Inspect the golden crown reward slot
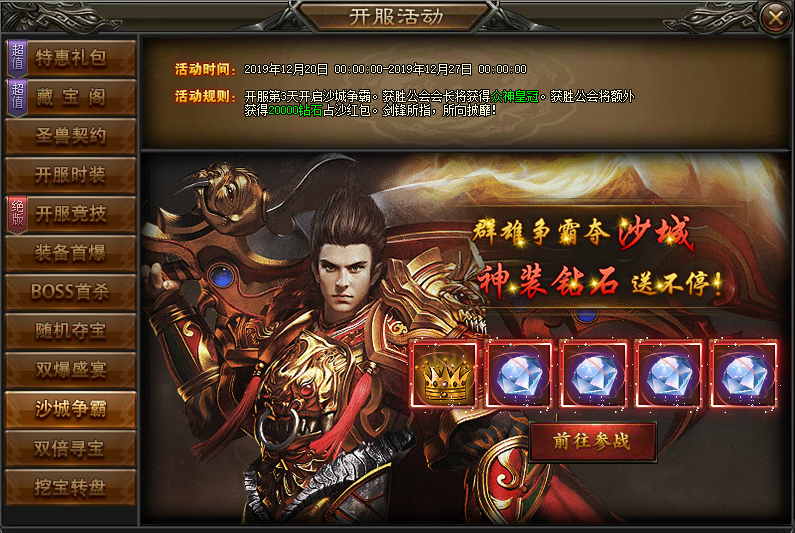Image resolution: width=795 pixels, height=533 pixels. point(443,375)
